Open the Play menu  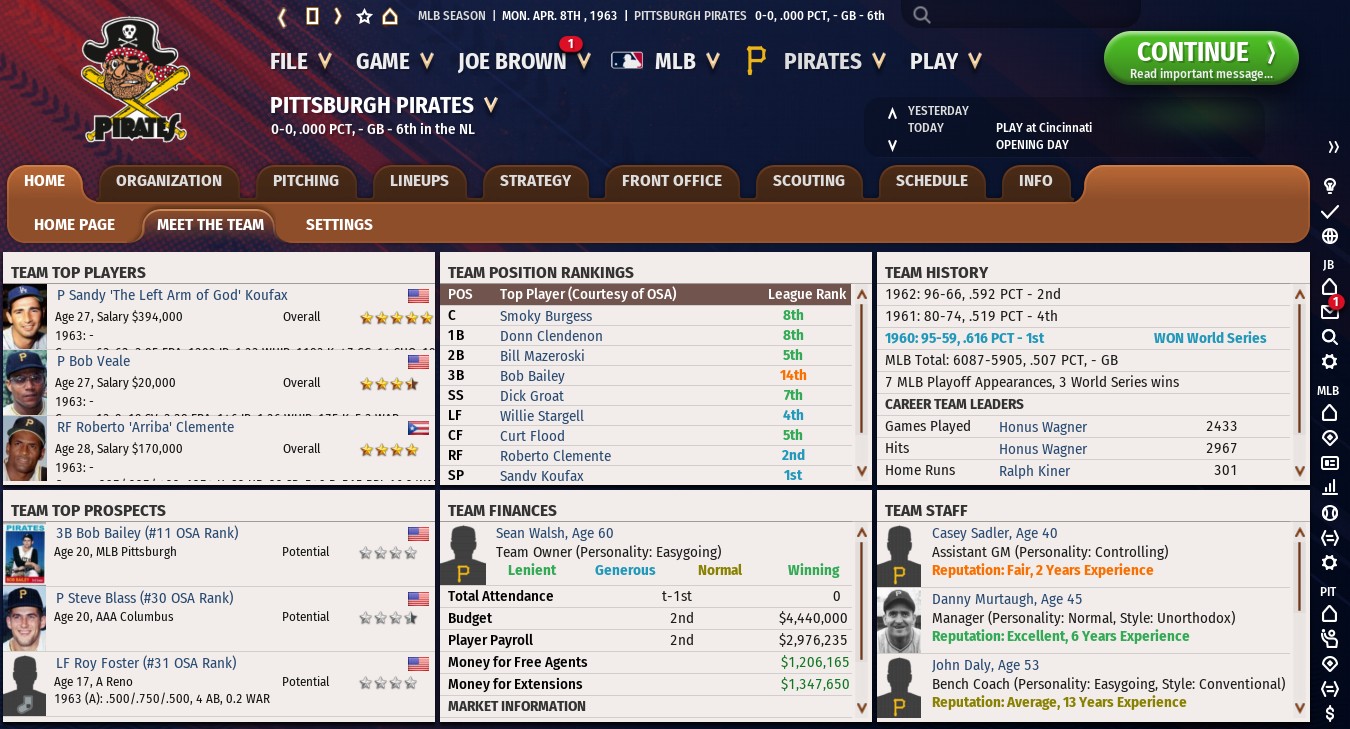945,61
